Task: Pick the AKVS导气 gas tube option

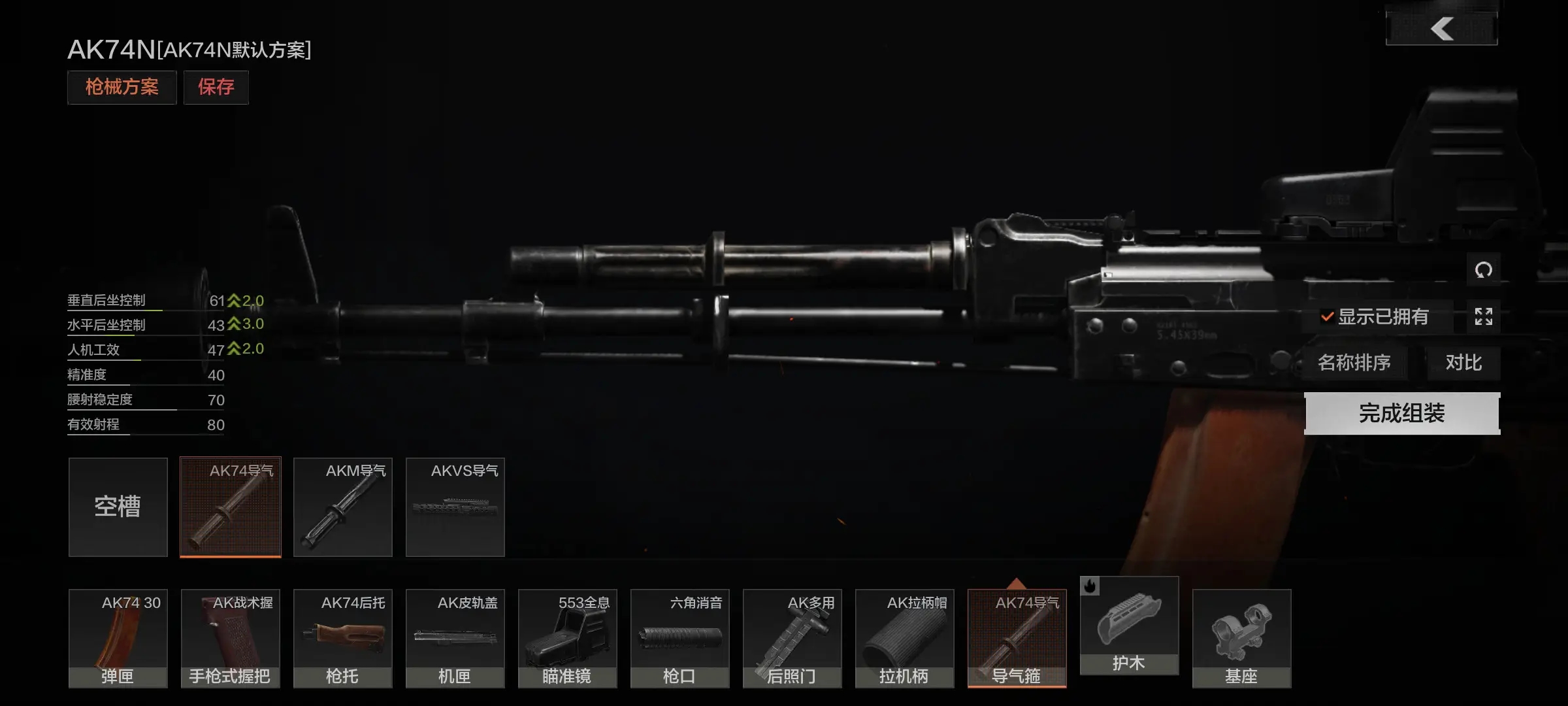Action: coord(455,507)
